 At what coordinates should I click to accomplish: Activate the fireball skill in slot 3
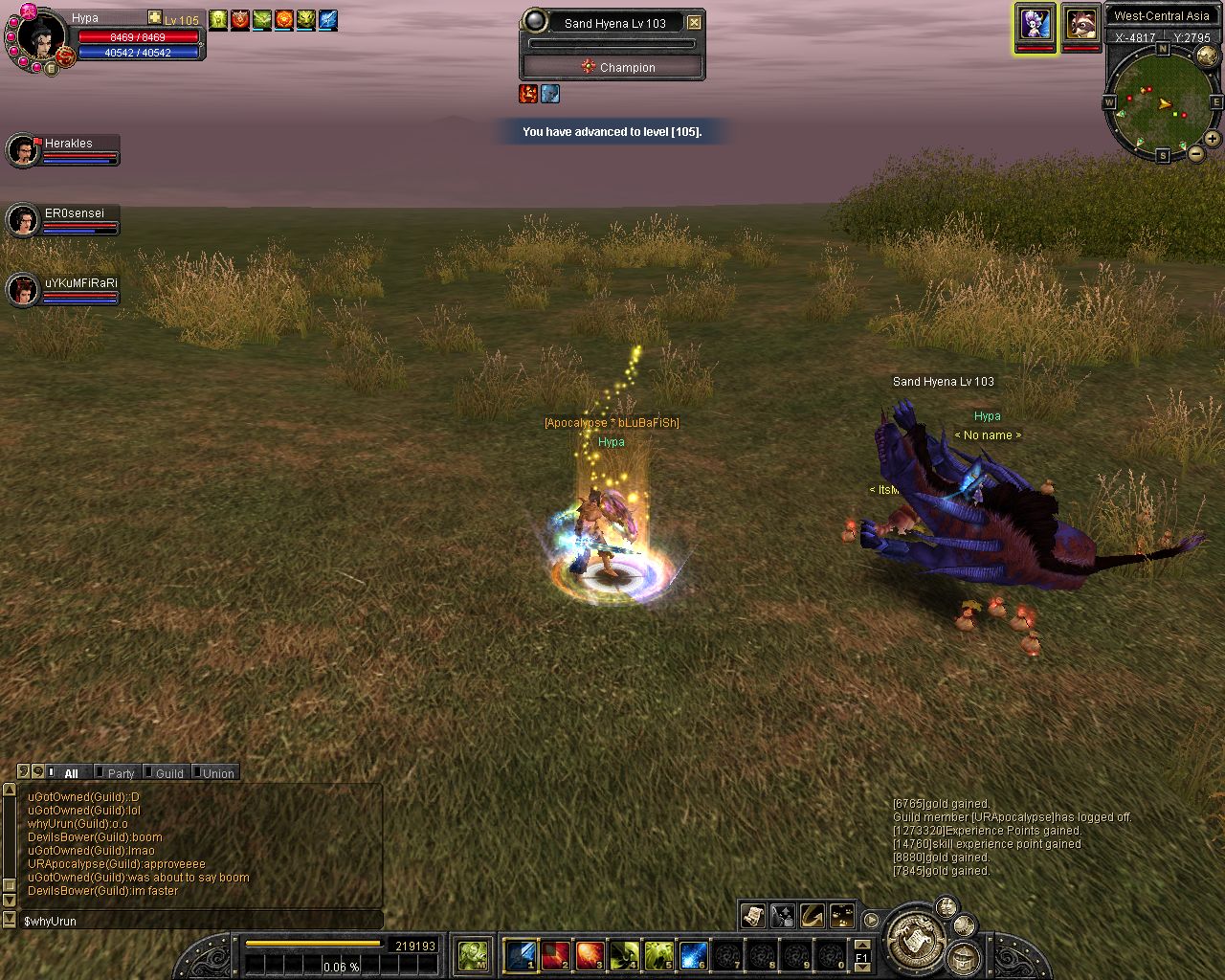pos(590,954)
